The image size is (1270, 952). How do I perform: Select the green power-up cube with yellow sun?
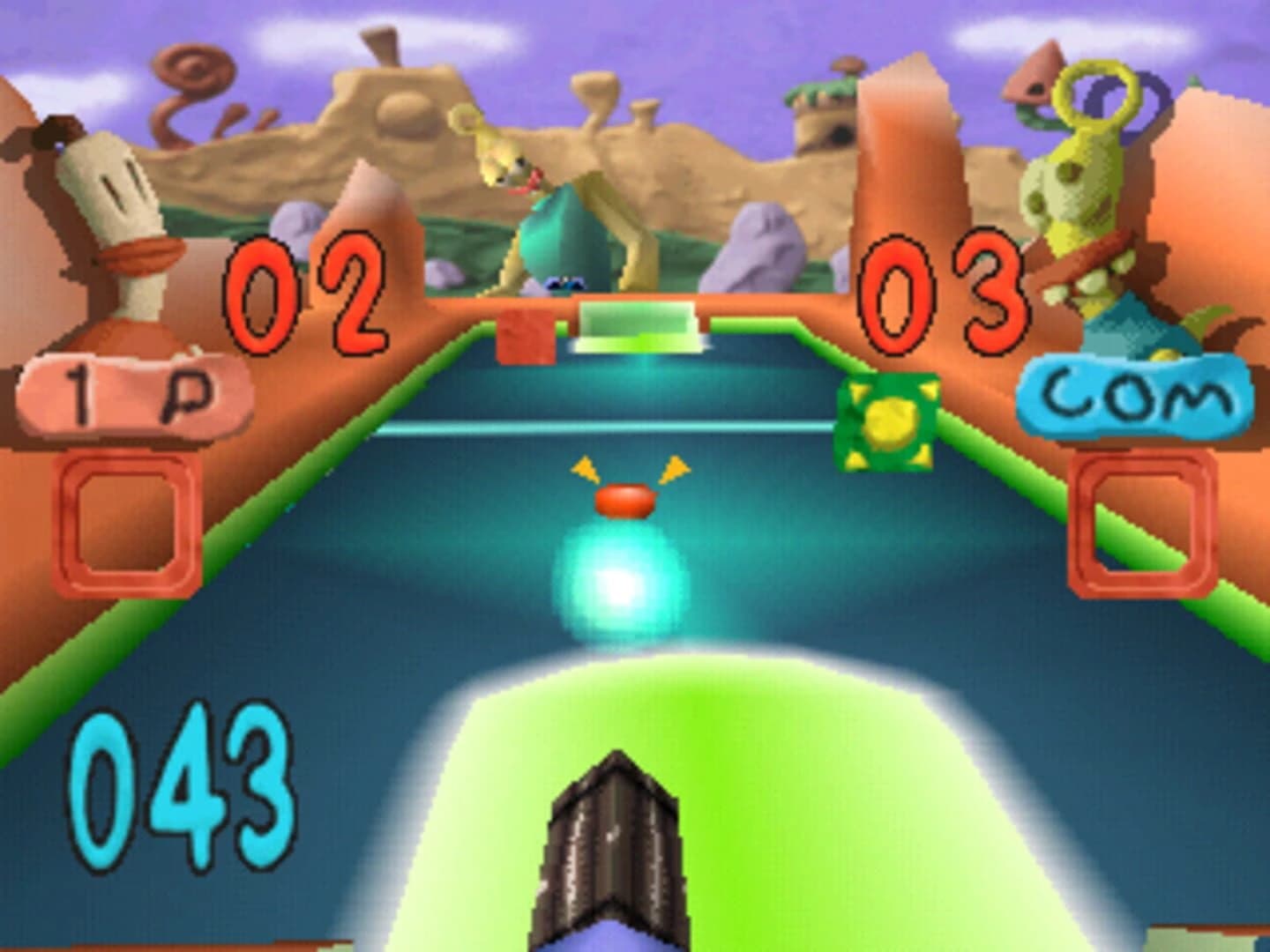point(891,423)
